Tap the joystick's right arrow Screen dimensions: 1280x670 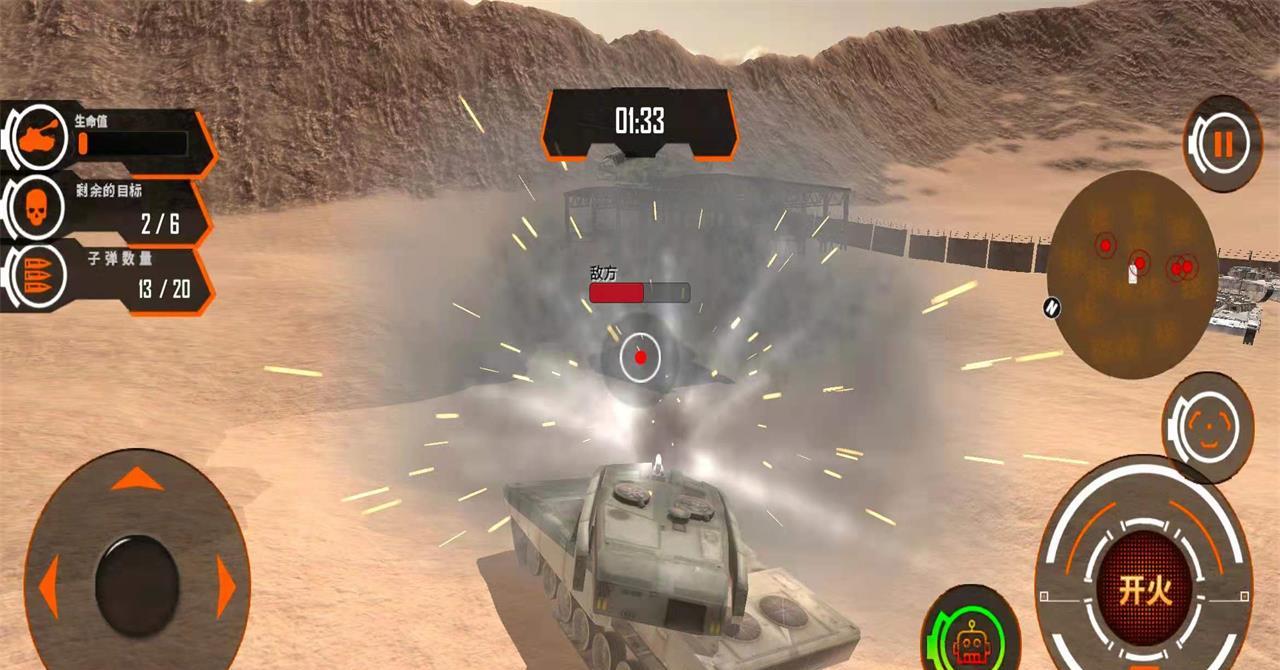[x=226, y=590]
